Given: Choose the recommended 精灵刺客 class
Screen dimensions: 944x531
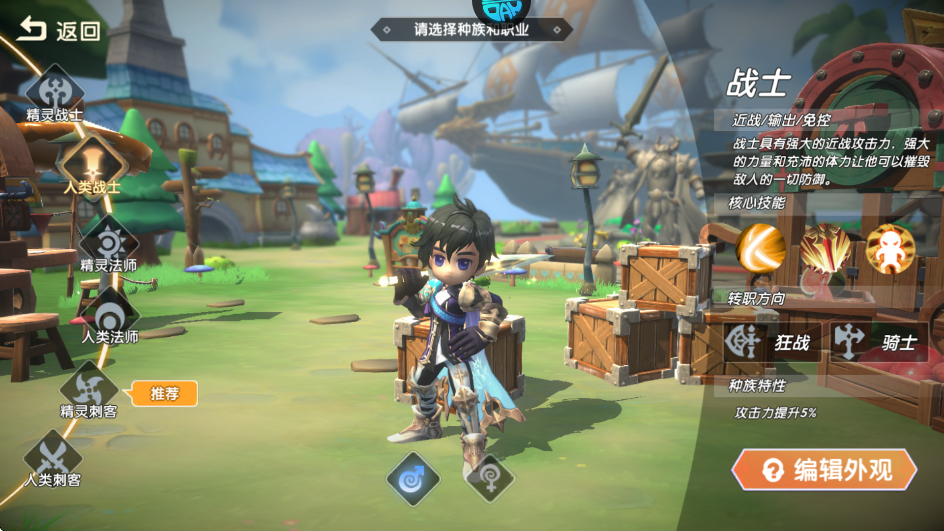Looking at the screenshot, I should coord(89,386).
